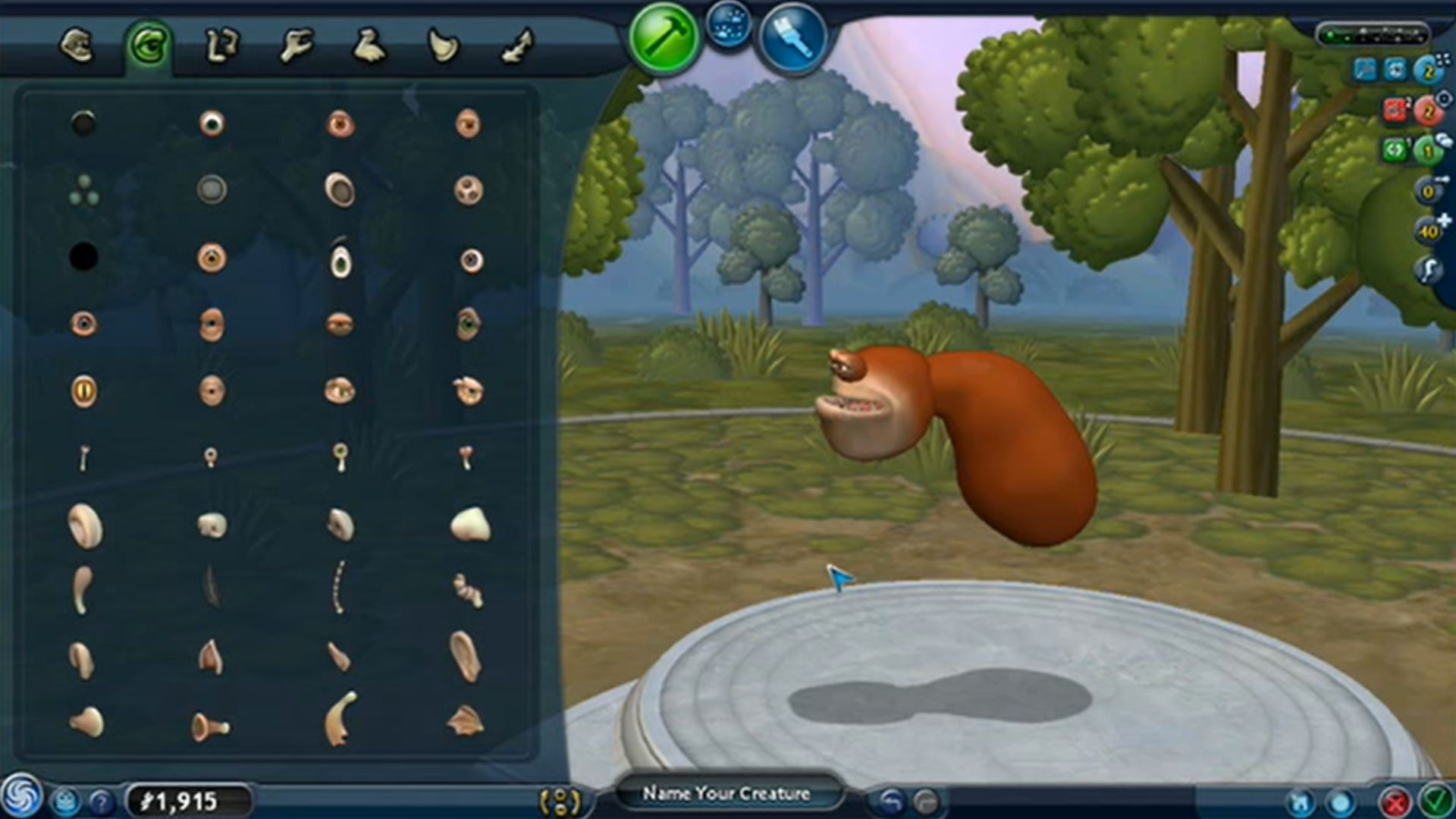Open the weapons horn parts tab
The image size is (1456, 819).
[444, 45]
